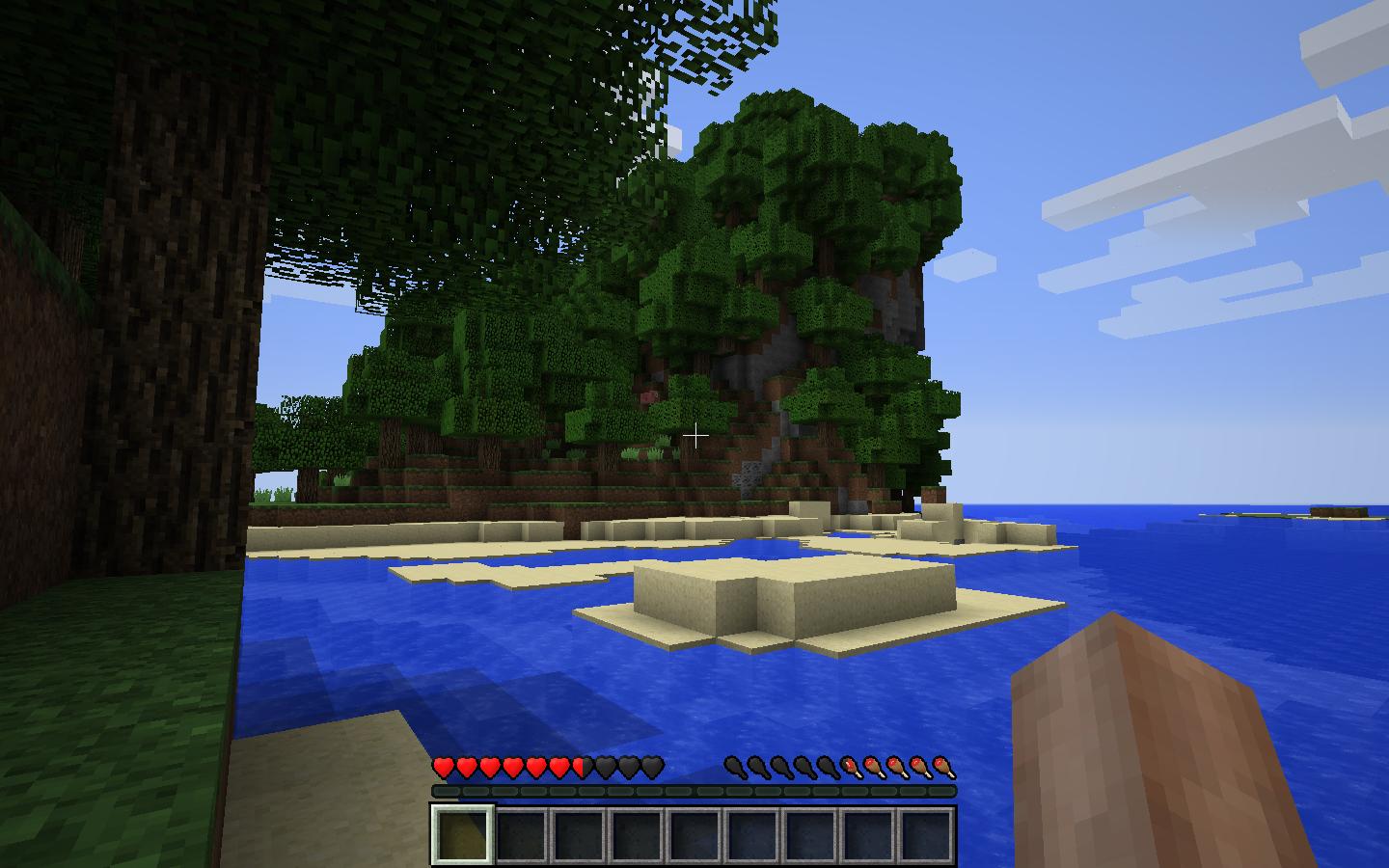
Task: Click the crosshair at screen center
Action: (x=696, y=437)
